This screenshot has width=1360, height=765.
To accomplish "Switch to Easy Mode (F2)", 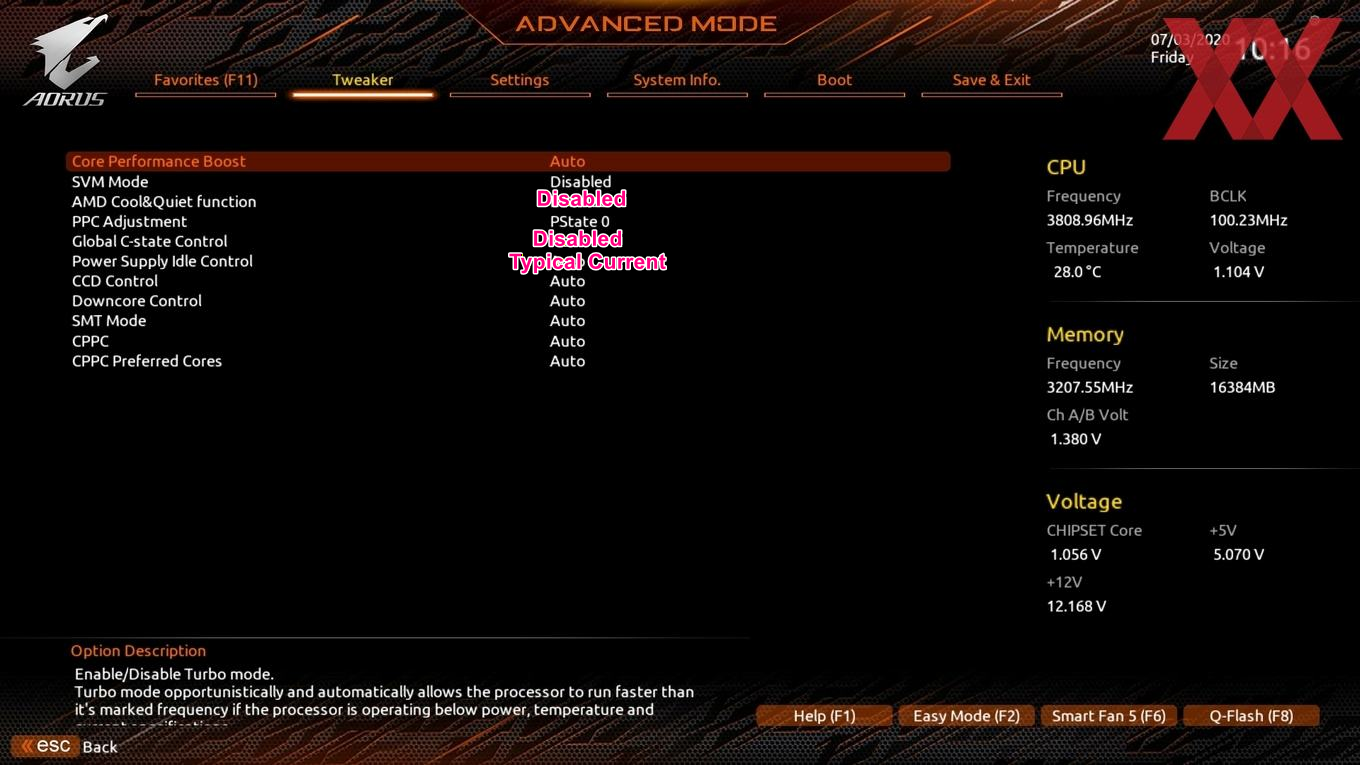I will pos(966,716).
